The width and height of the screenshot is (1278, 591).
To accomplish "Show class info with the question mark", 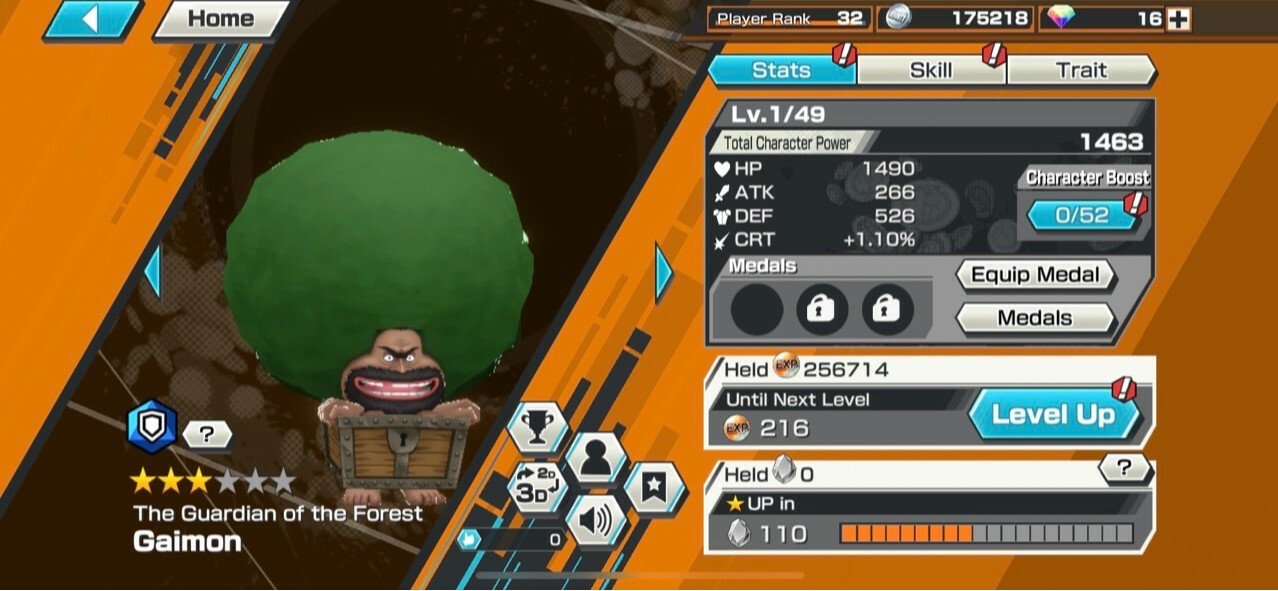I will tap(208, 434).
